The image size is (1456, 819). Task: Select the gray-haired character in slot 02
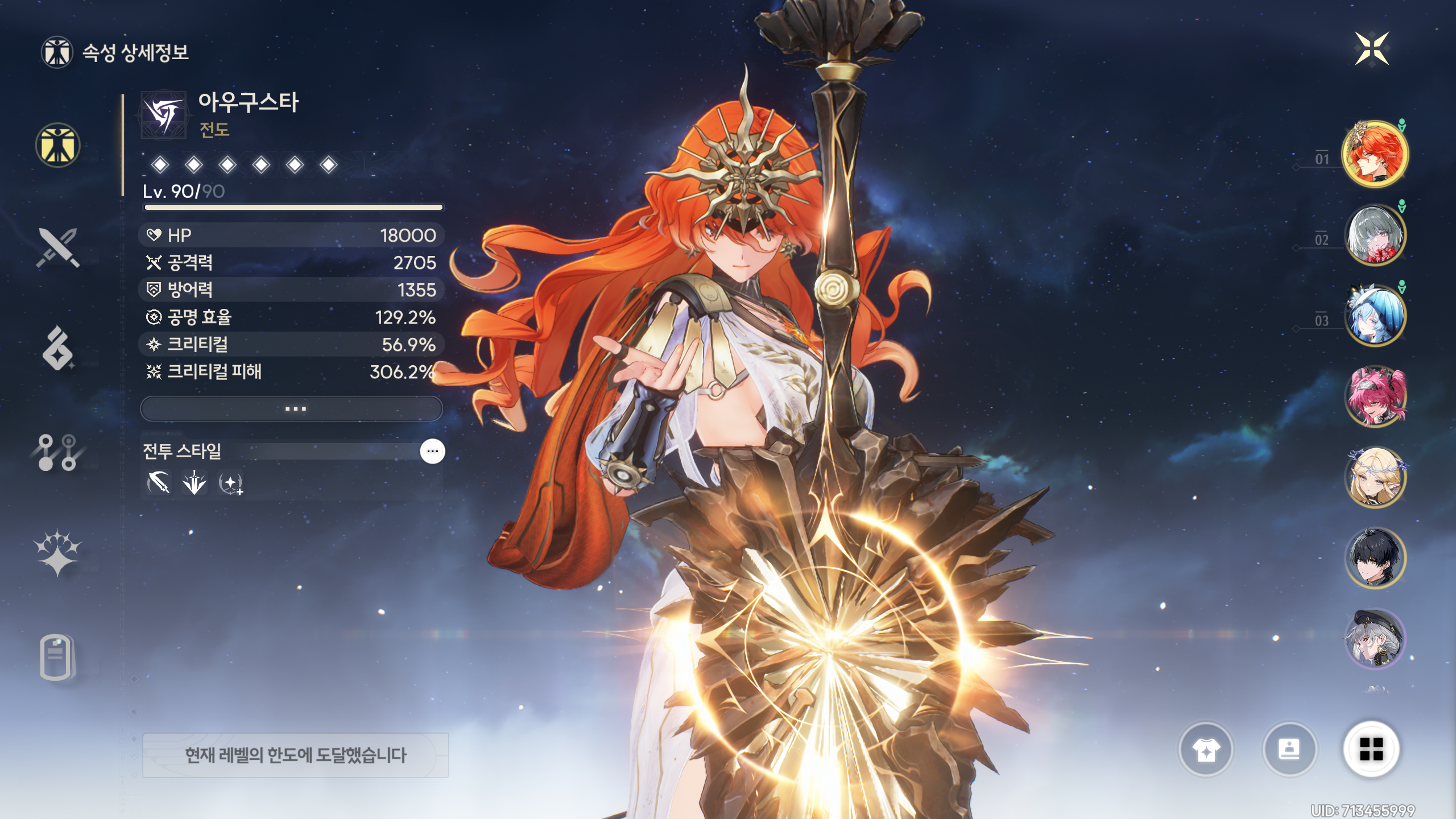point(1375,235)
